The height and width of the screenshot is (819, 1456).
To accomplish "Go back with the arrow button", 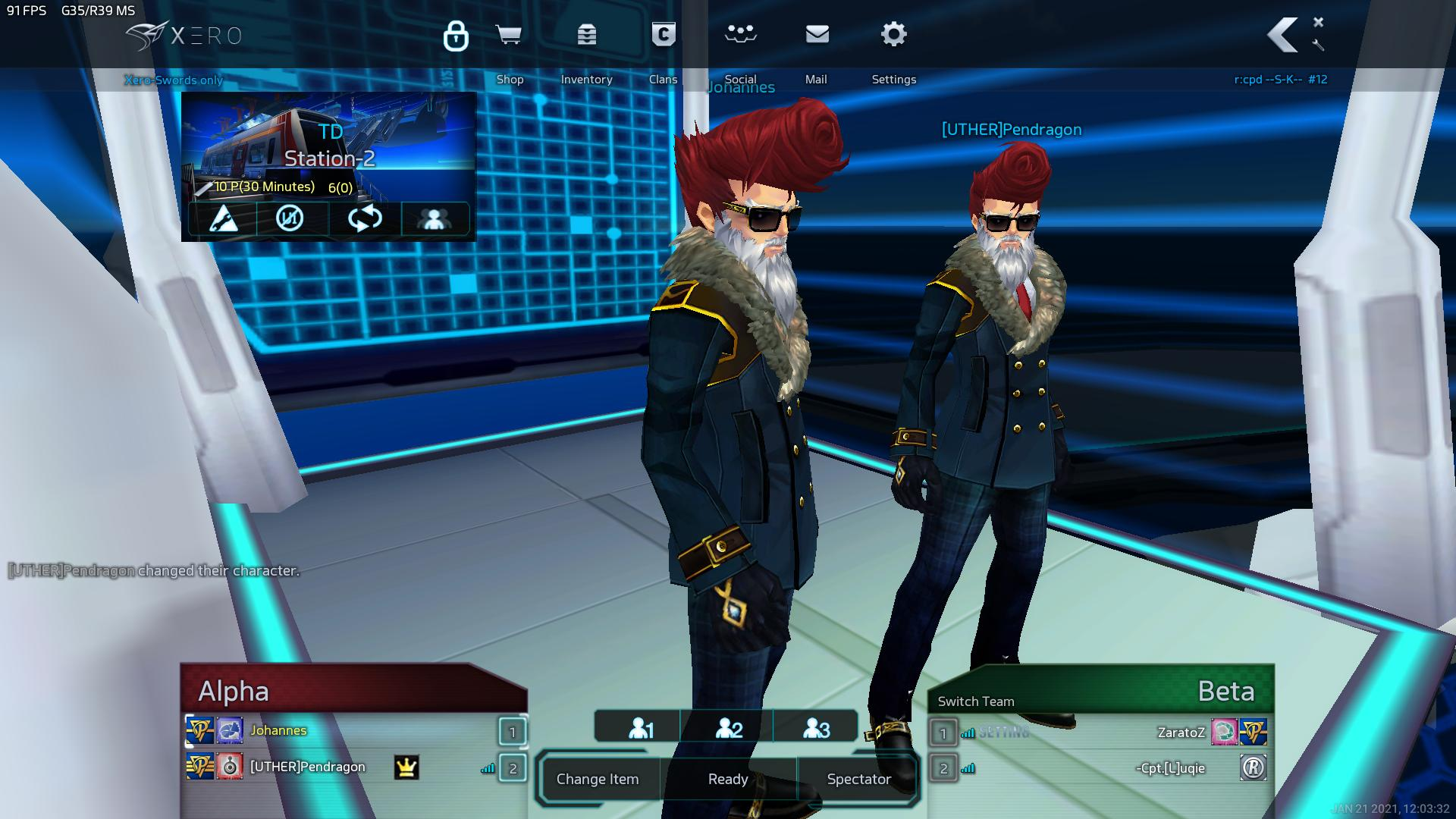I will 1283,36.
